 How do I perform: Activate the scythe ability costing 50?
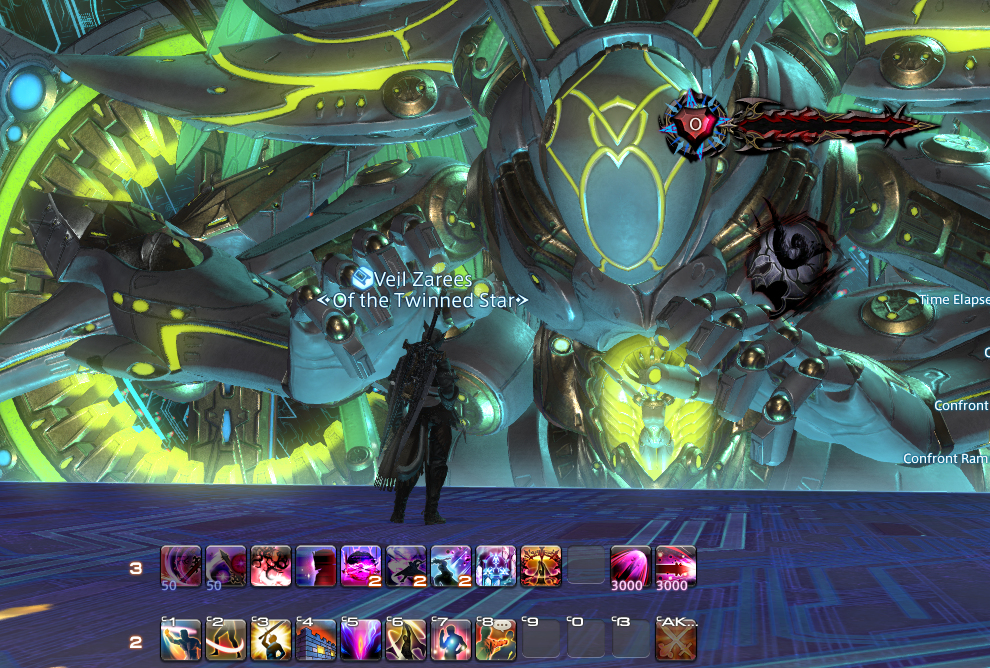pyautogui.click(x=226, y=567)
